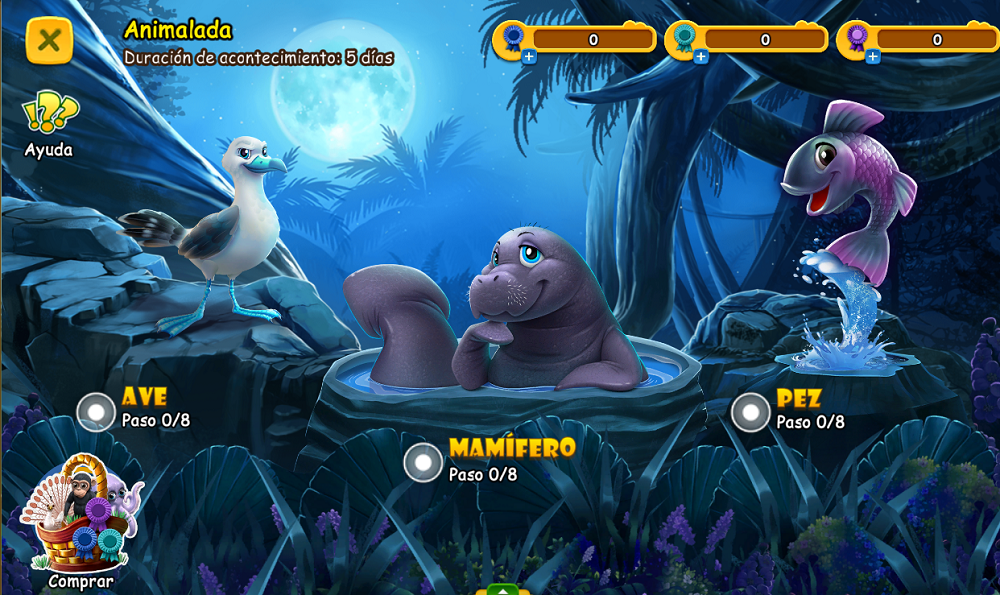Select the Mamífero step marker
This screenshot has width=1000, height=595.
coord(423,462)
